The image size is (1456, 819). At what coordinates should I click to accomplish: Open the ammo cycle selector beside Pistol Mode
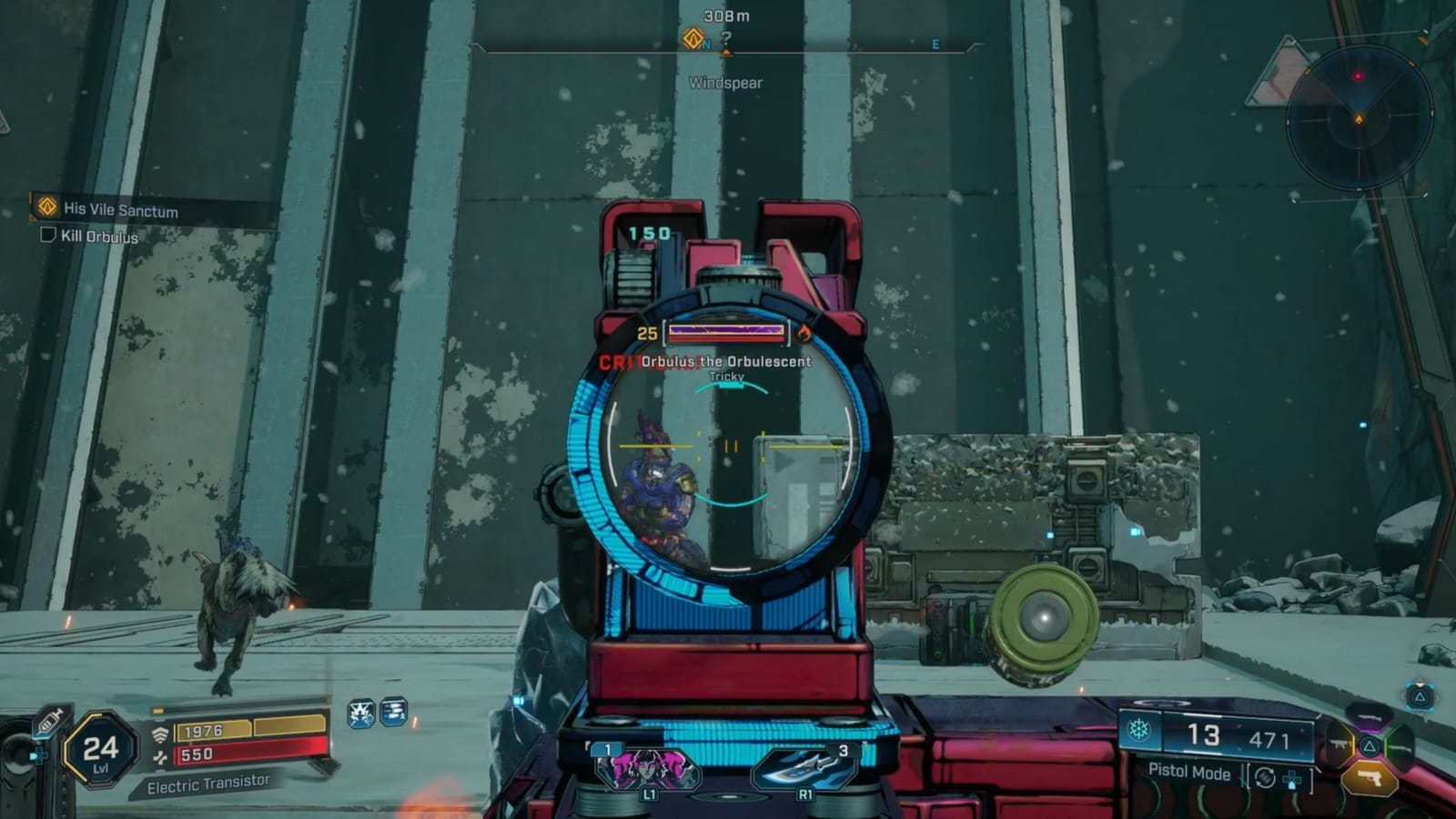[x=1263, y=778]
